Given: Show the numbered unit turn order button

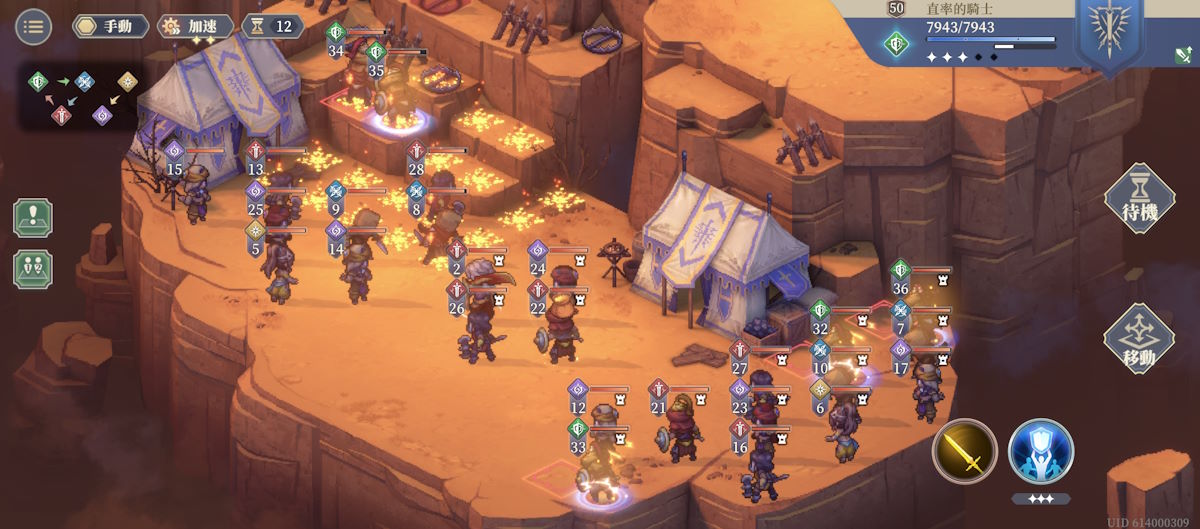Looking at the screenshot, I should 33,269.
